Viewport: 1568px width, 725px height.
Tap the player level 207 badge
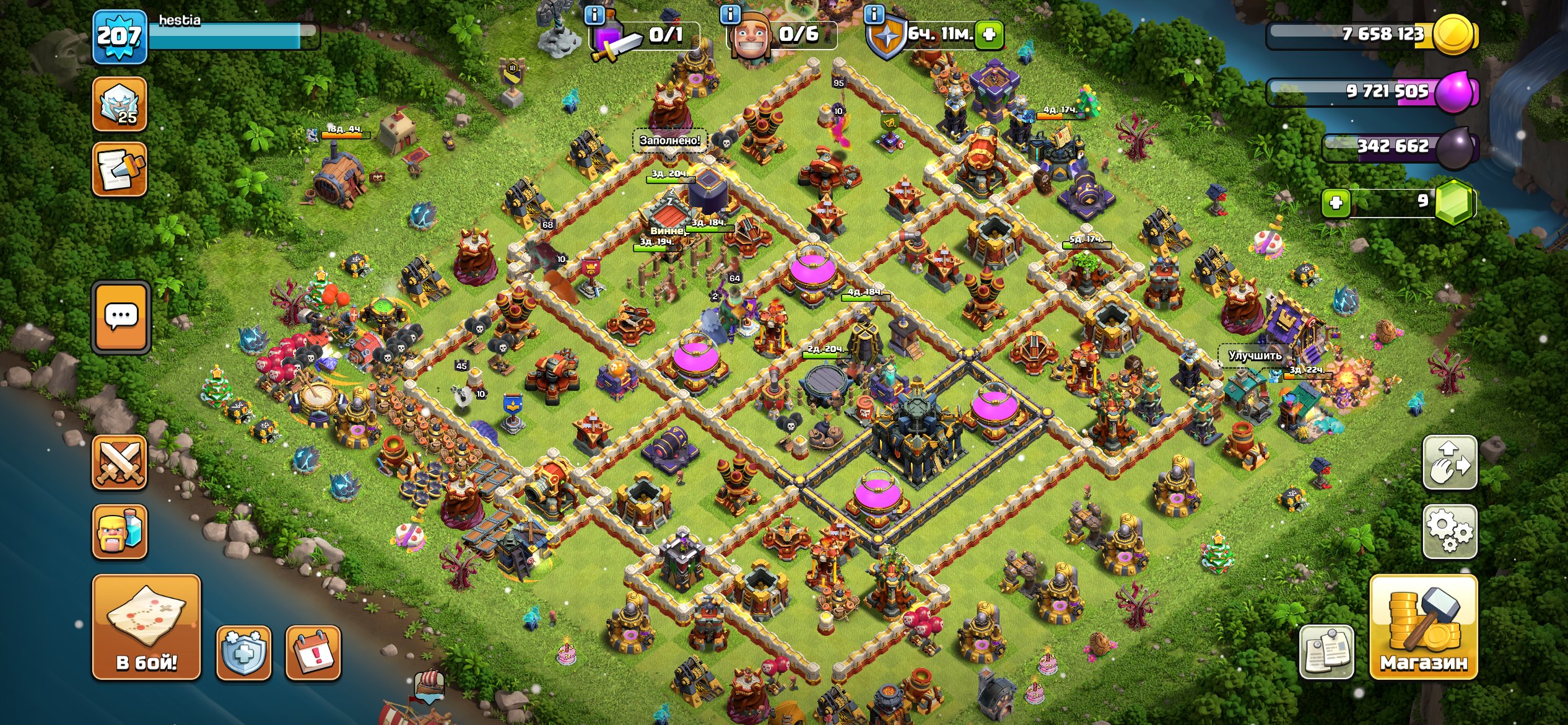click(120, 37)
